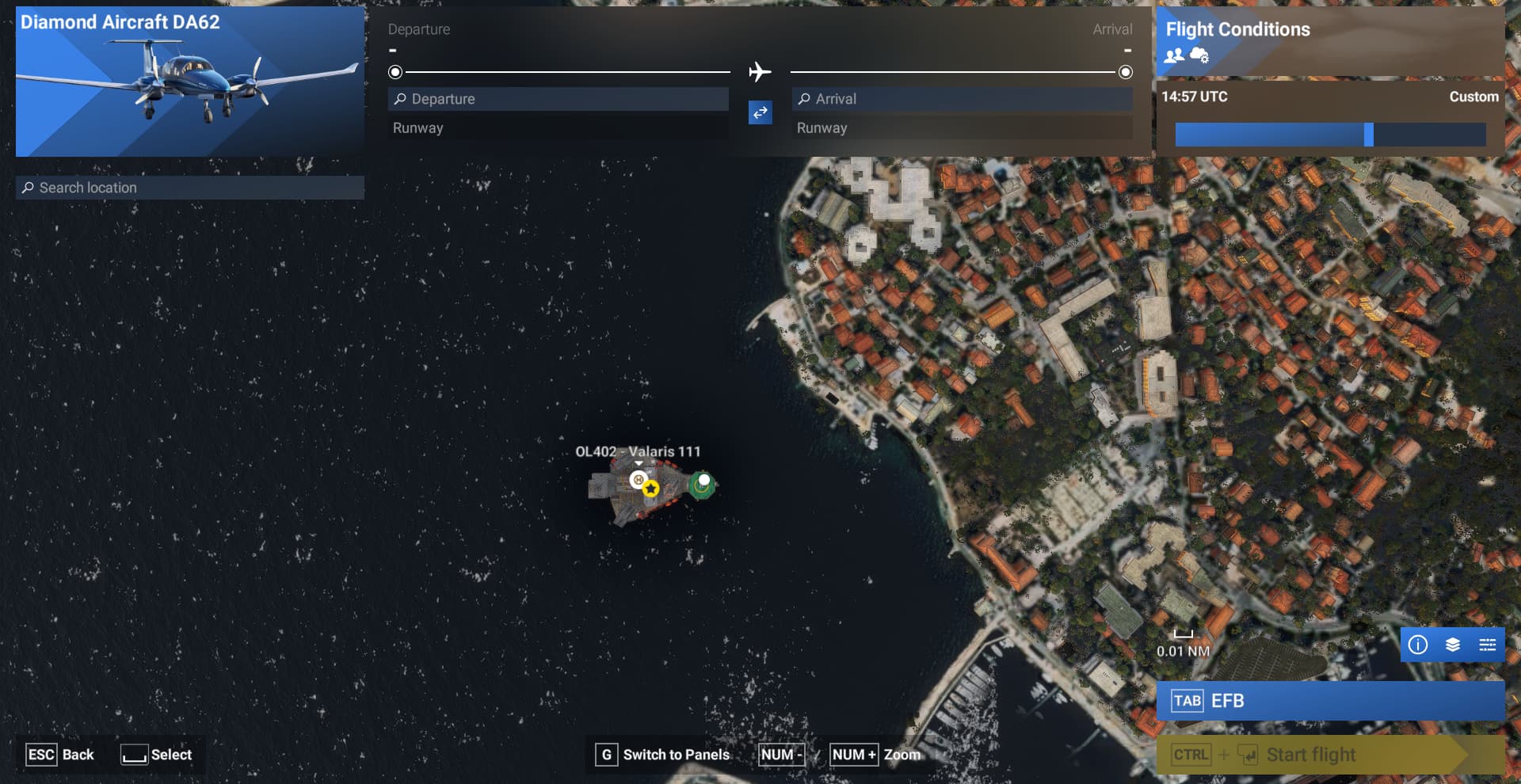Open the Flight Conditions panel header

point(1237,29)
